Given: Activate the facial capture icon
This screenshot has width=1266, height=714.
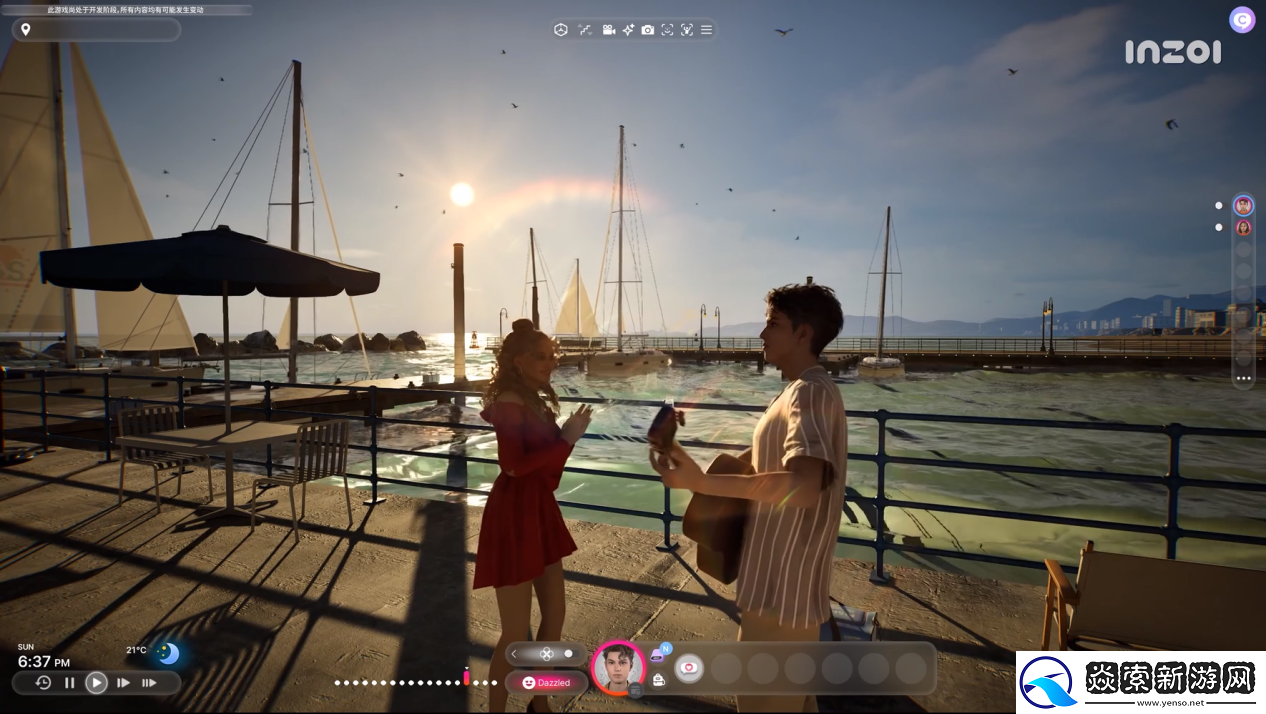Looking at the screenshot, I should 667,30.
